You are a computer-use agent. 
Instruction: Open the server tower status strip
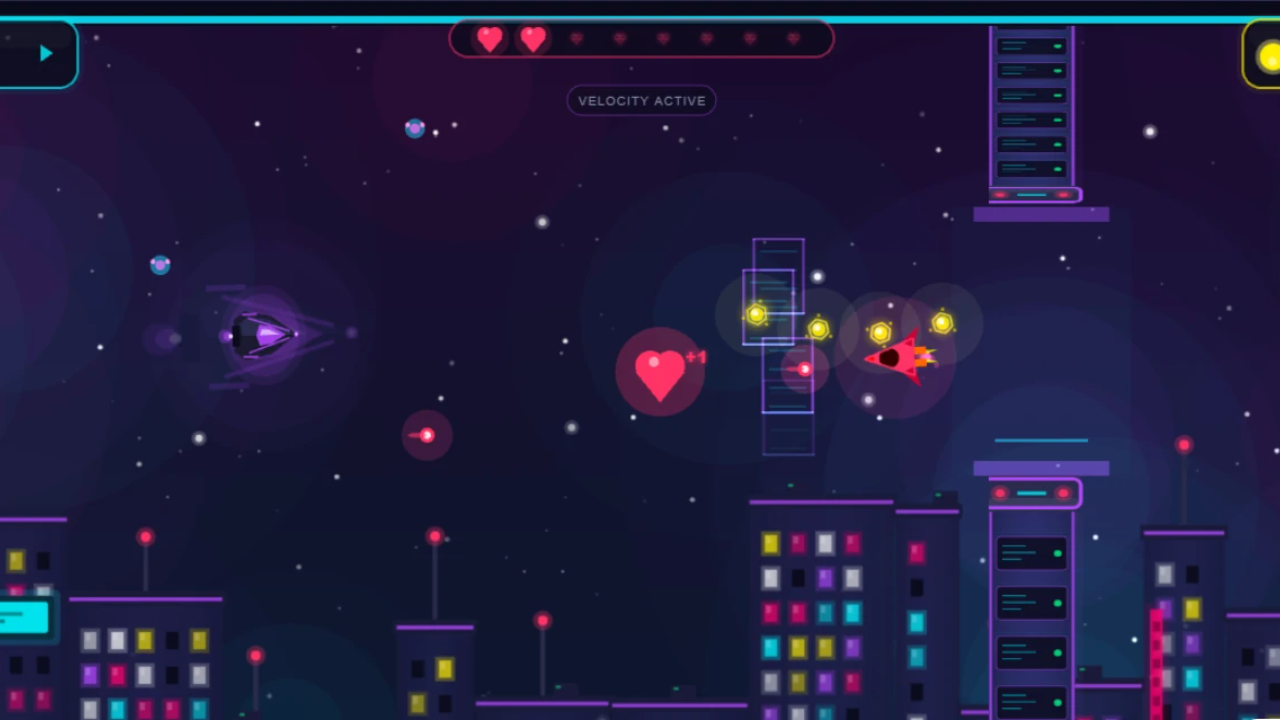coord(1034,195)
